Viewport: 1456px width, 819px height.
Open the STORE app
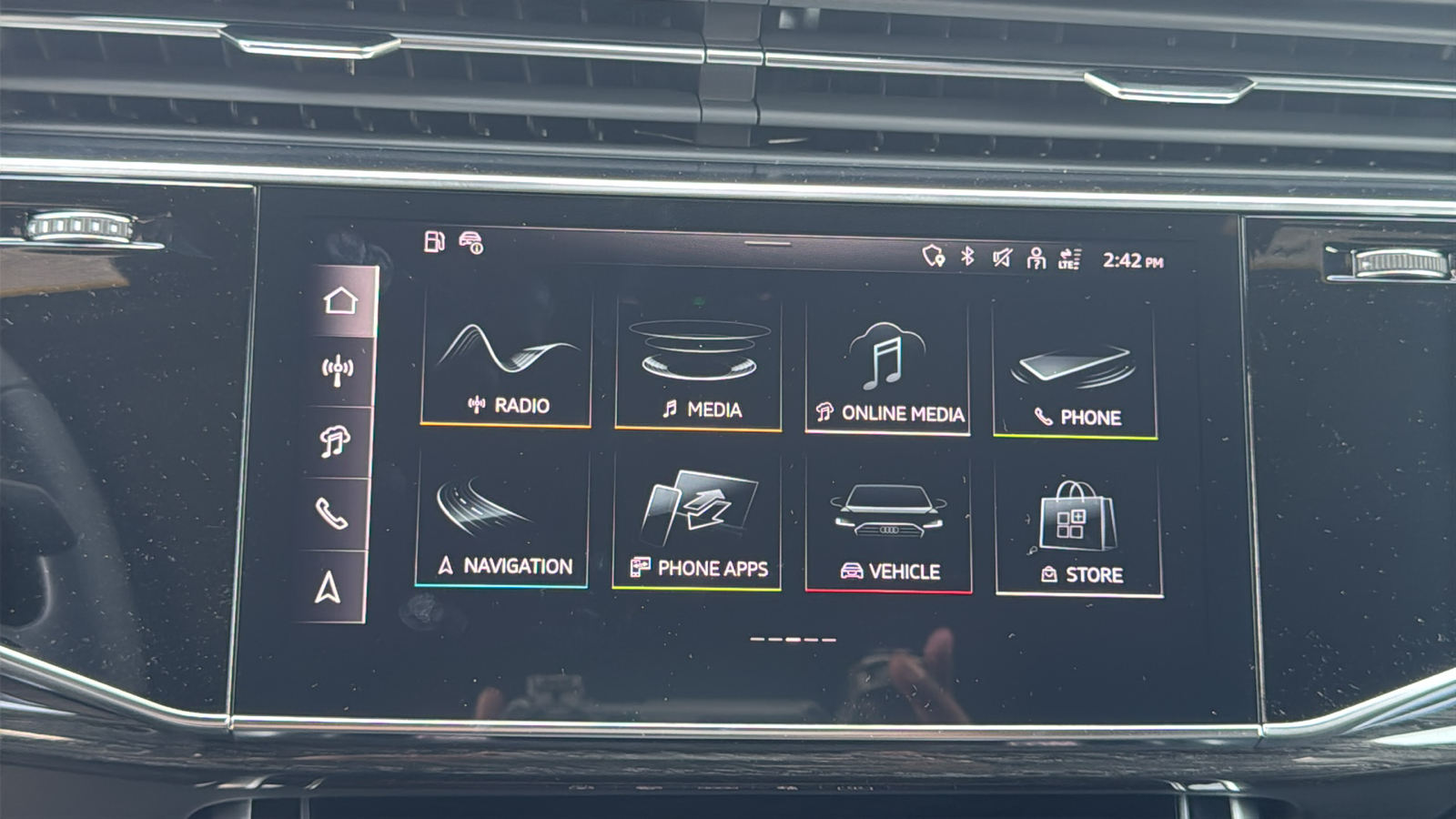1078,526
